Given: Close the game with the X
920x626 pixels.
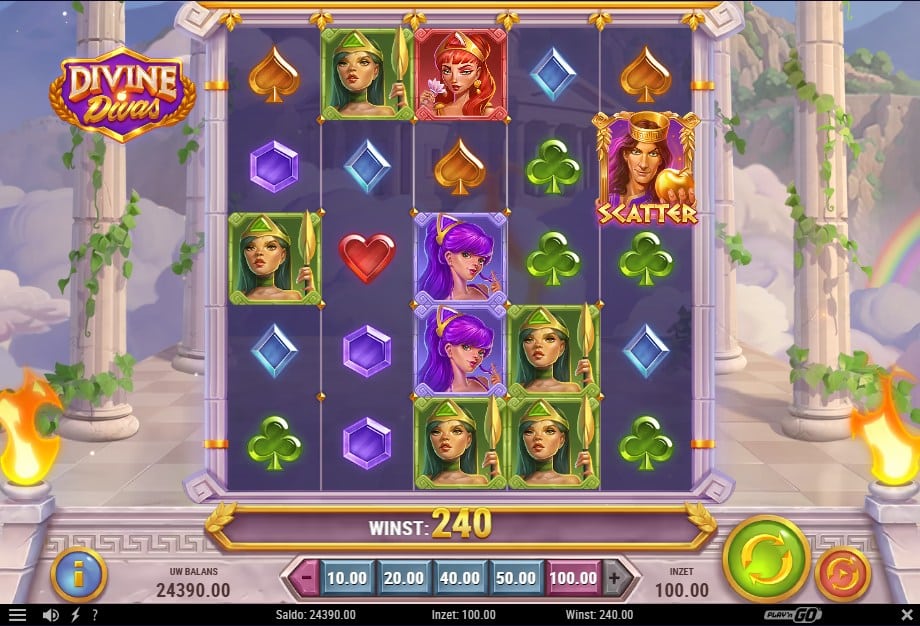Looking at the screenshot, I should (906, 615).
